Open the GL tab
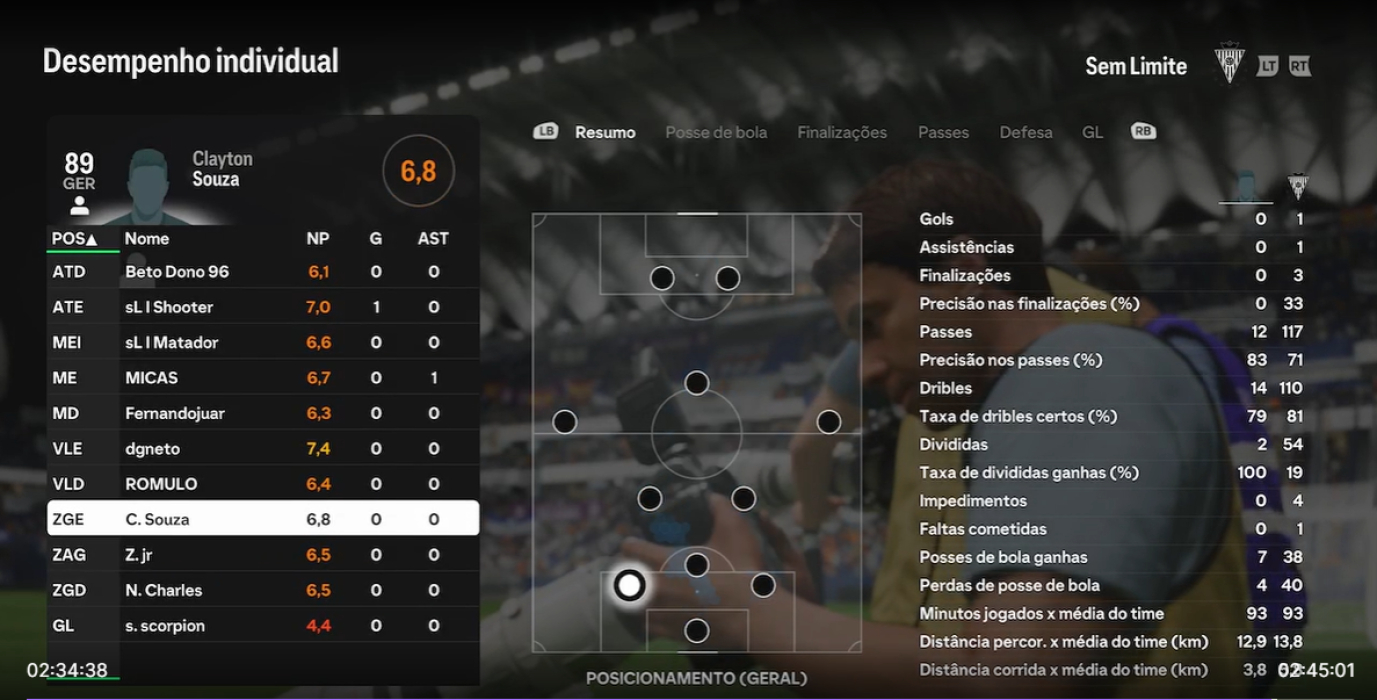1377x700 pixels. (x=1092, y=132)
